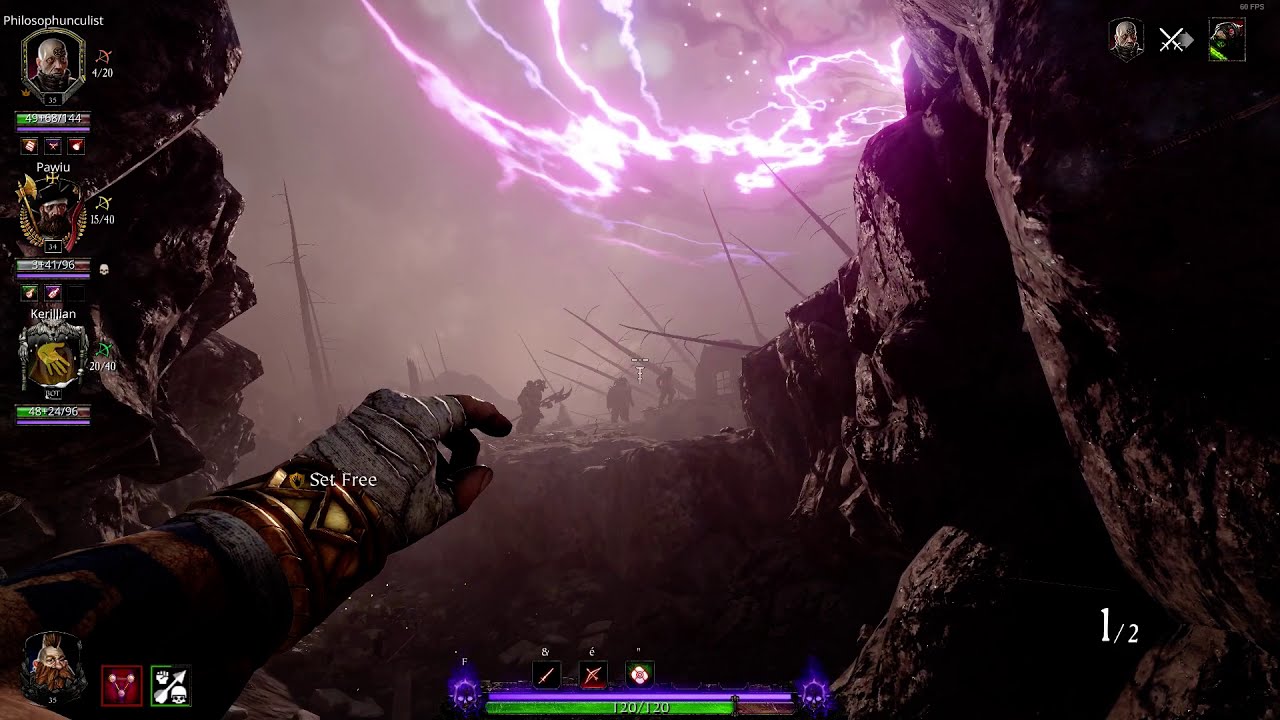Select Philosophunculist's first red item icon

pyautogui.click(x=30, y=146)
